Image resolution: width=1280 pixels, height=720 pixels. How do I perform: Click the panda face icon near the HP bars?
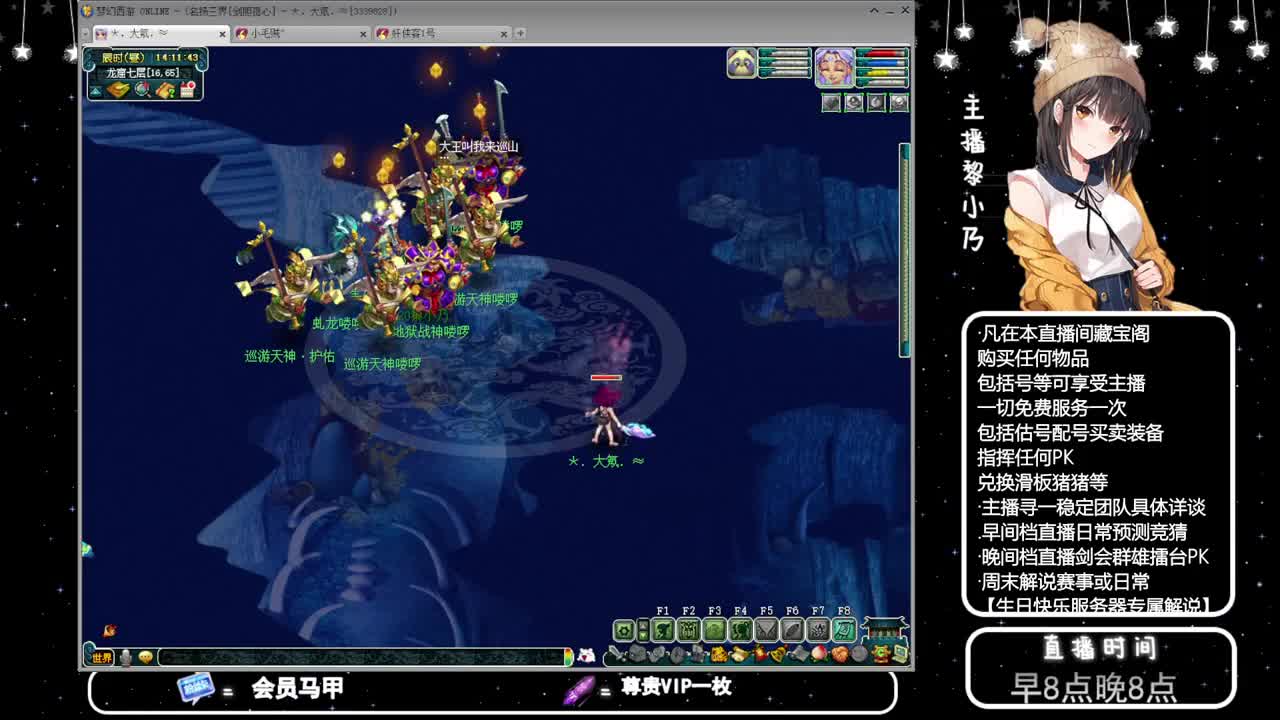click(740, 63)
